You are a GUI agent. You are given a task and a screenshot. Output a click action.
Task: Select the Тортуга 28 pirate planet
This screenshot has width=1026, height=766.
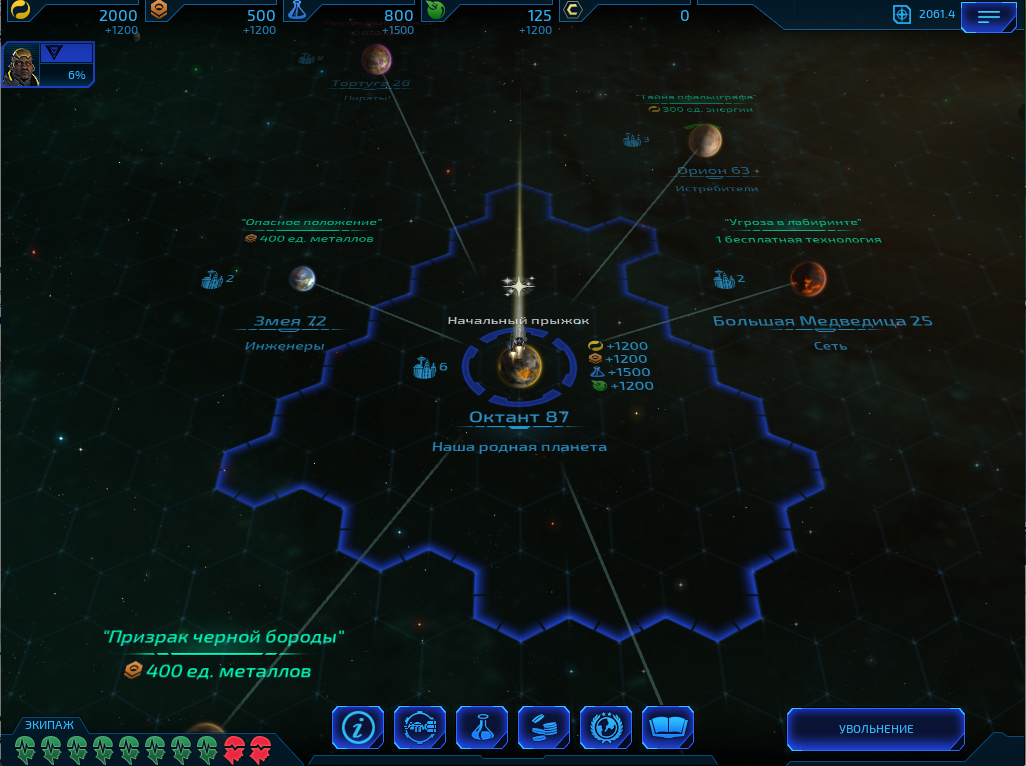(376, 59)
